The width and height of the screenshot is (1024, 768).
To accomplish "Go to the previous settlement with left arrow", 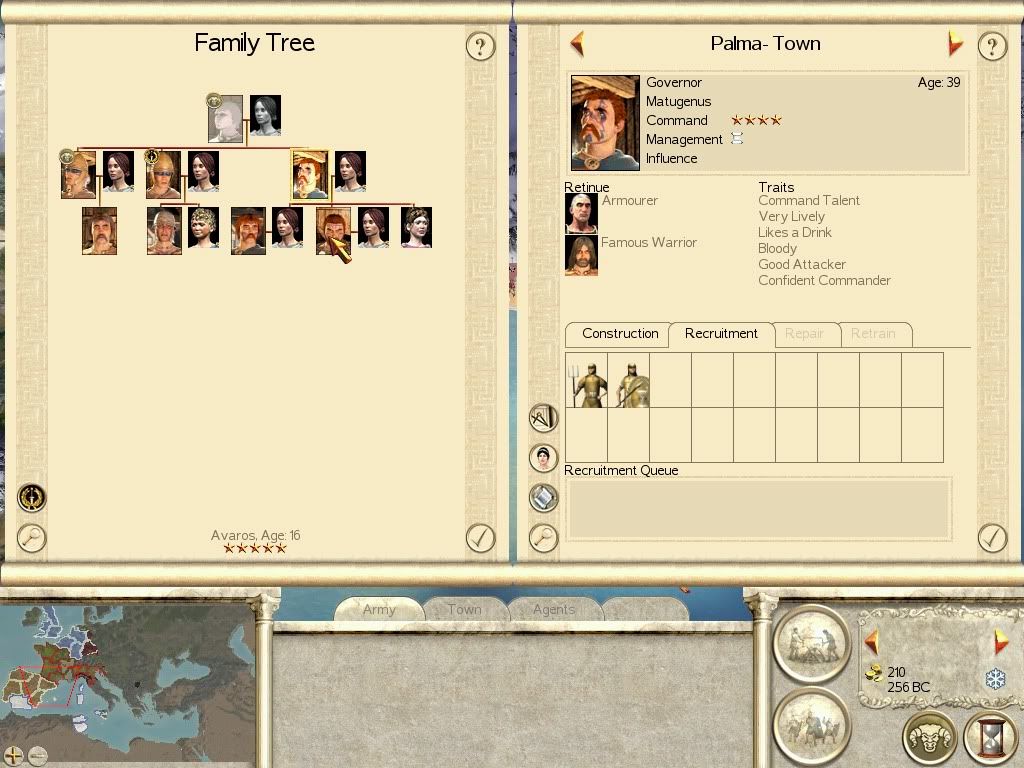I will (x=577, y=44).
